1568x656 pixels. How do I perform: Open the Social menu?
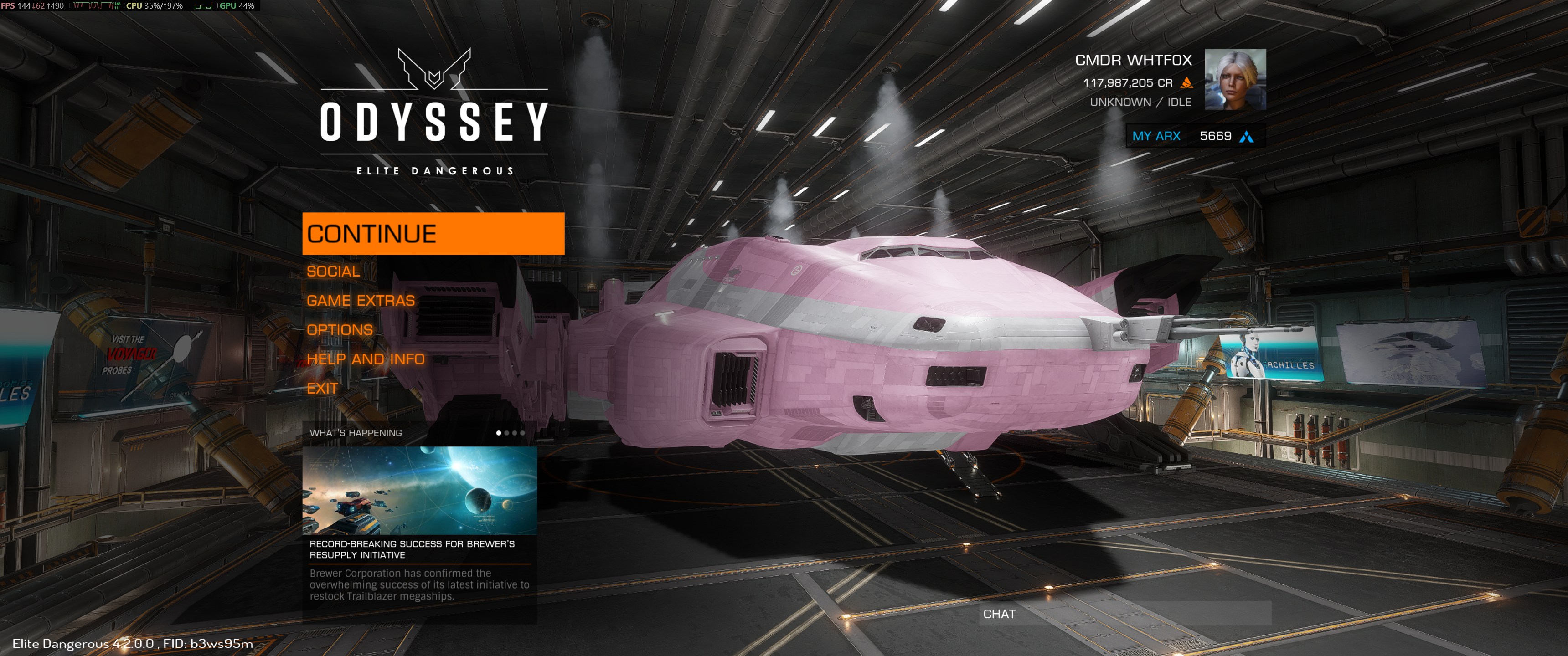pyautogui.click(x=333, y=272)
